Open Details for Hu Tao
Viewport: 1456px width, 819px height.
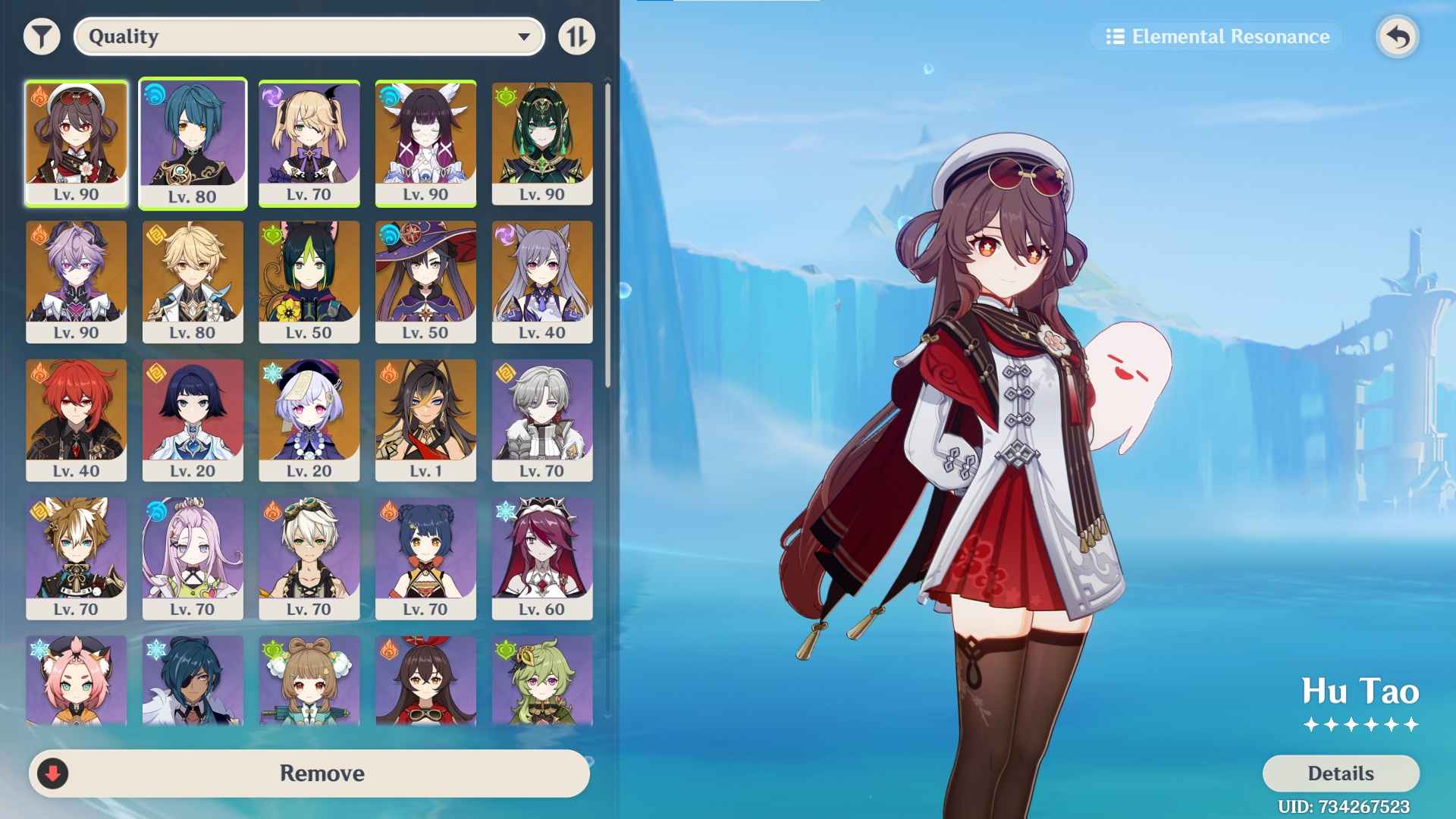(x=1339, y=773)
